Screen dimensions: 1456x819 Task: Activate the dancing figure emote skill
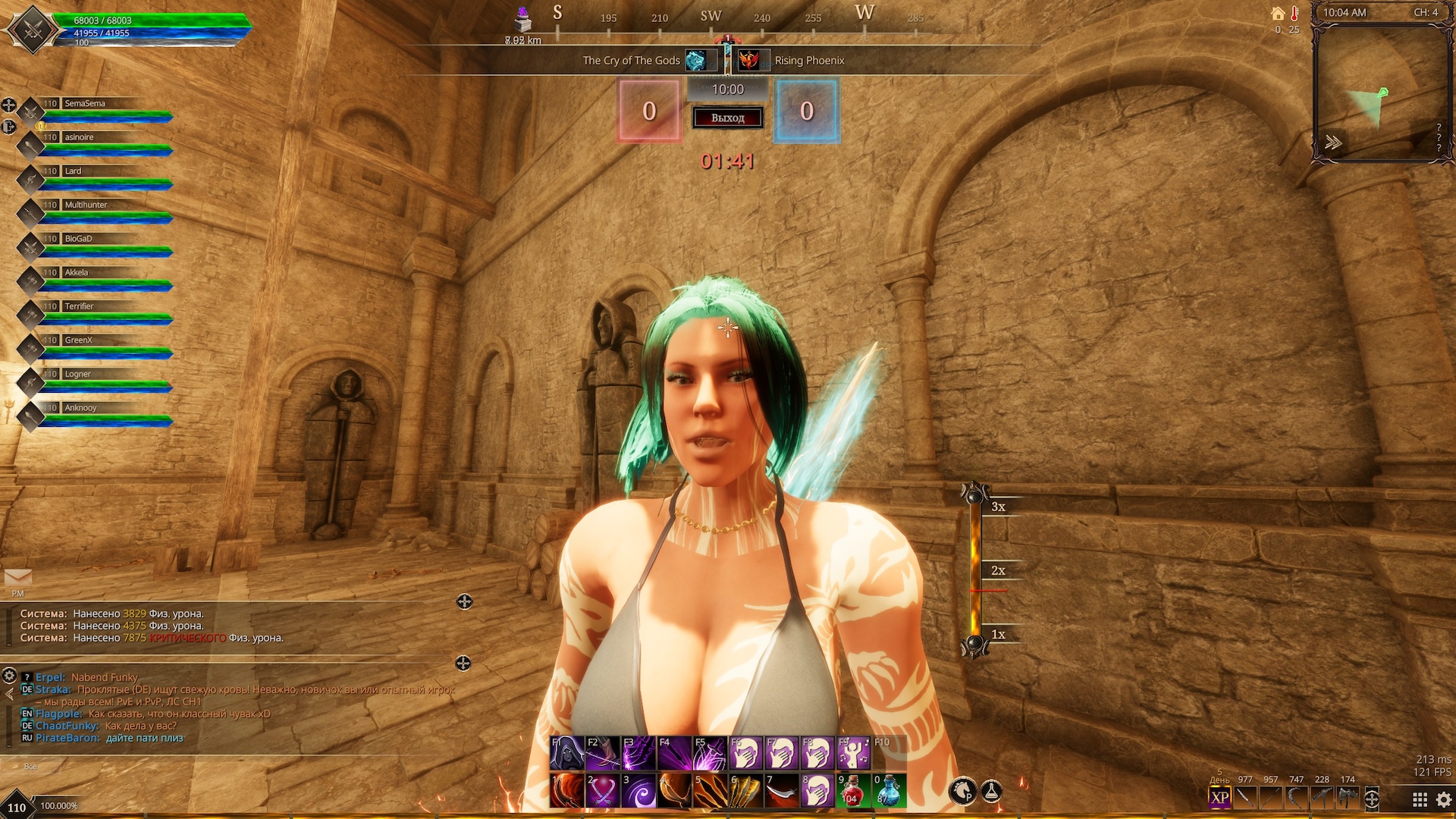(853, 753)
